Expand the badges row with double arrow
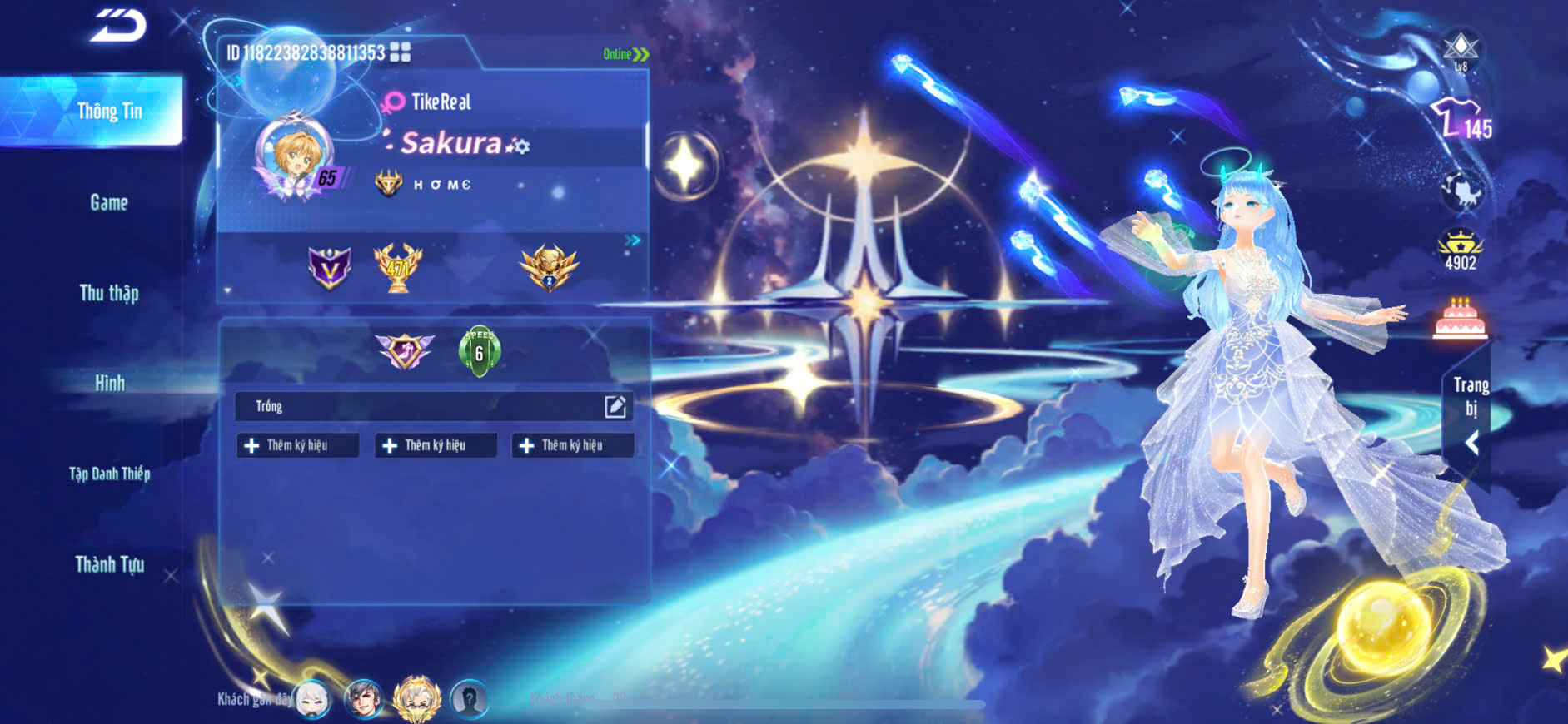This screenshot has height=724, width=1568. click(633, 240)
